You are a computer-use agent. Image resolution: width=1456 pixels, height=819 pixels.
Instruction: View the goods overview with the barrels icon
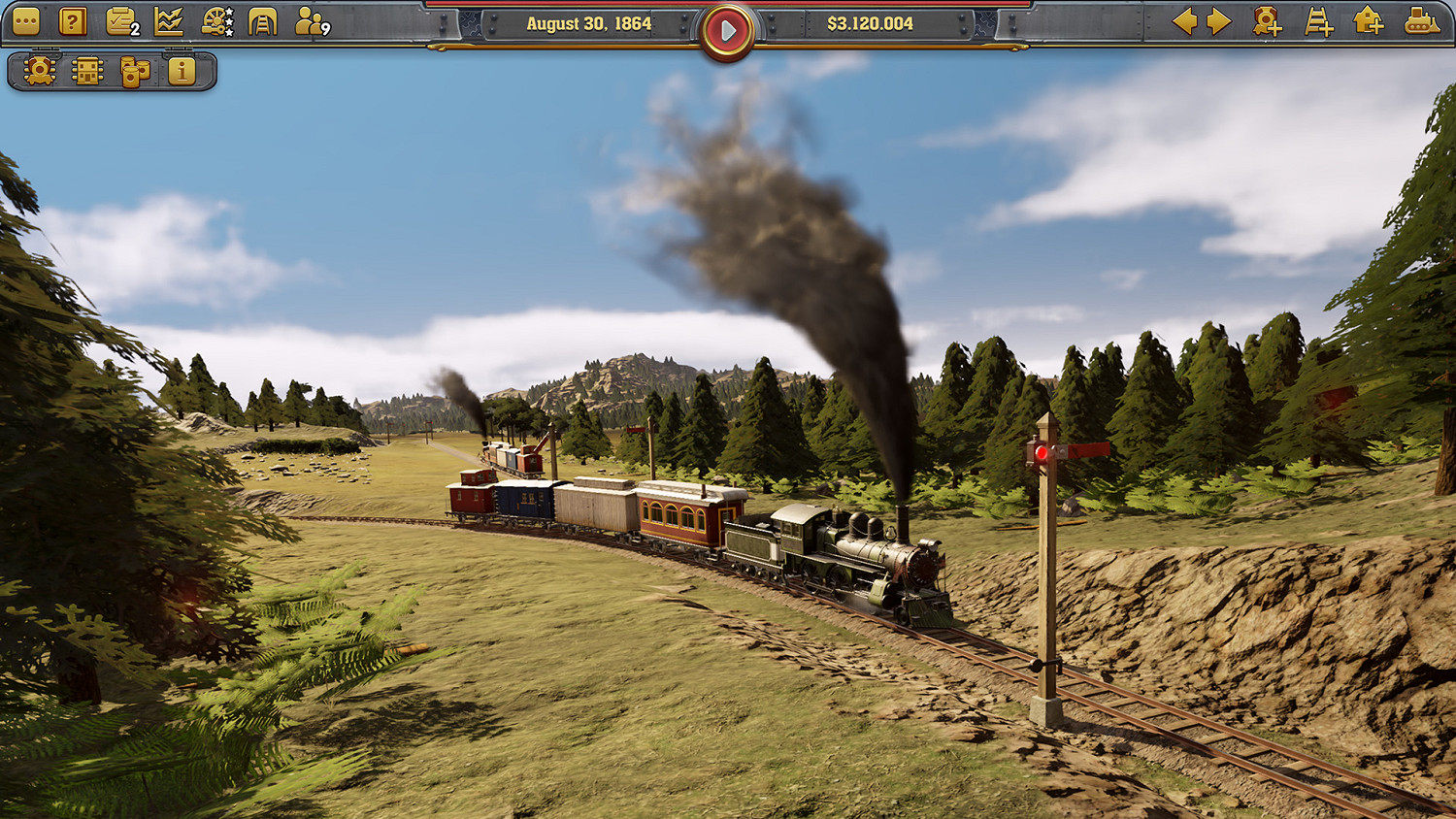point(134,70)
